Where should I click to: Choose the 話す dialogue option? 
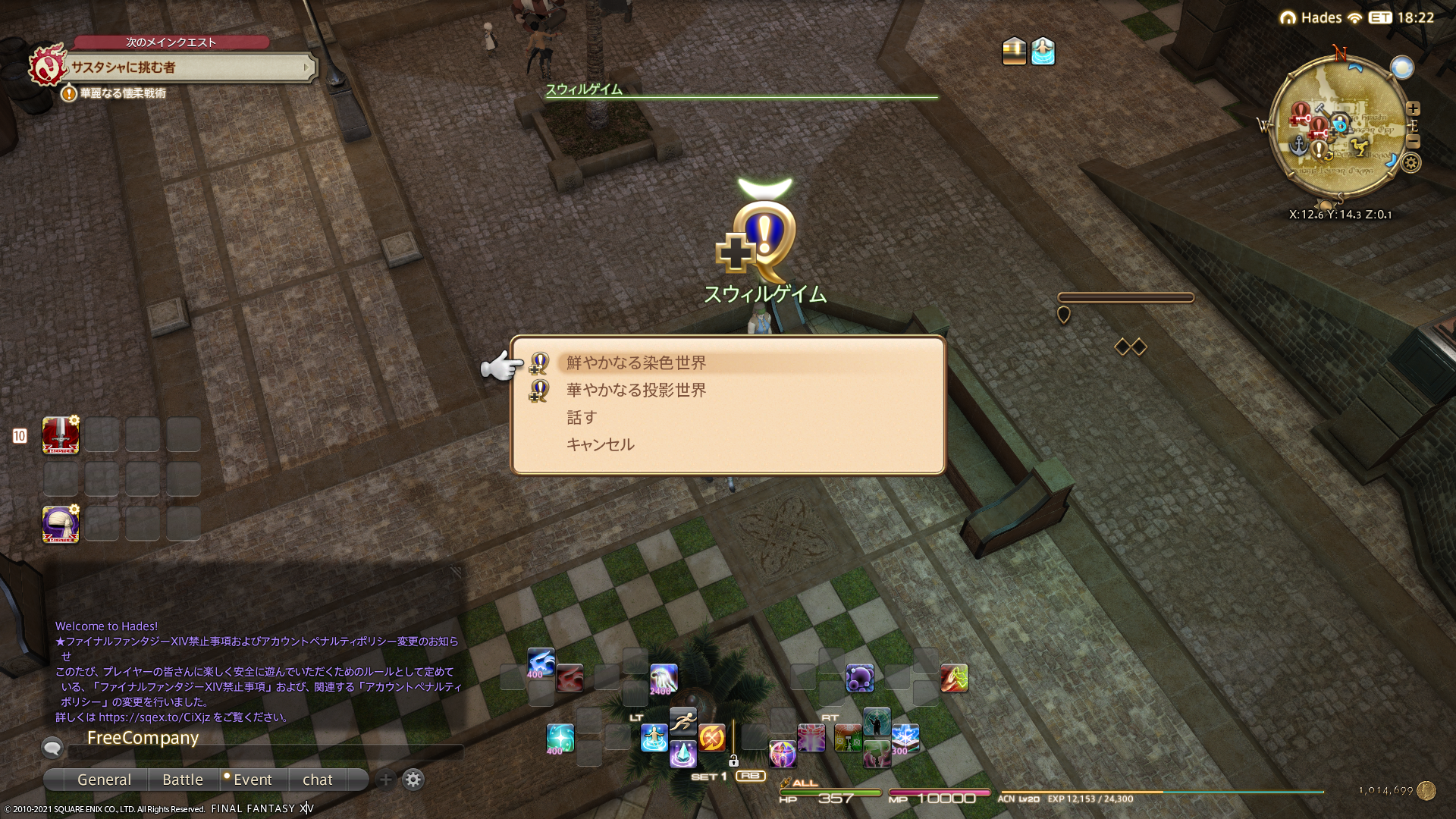pos(582,418)
